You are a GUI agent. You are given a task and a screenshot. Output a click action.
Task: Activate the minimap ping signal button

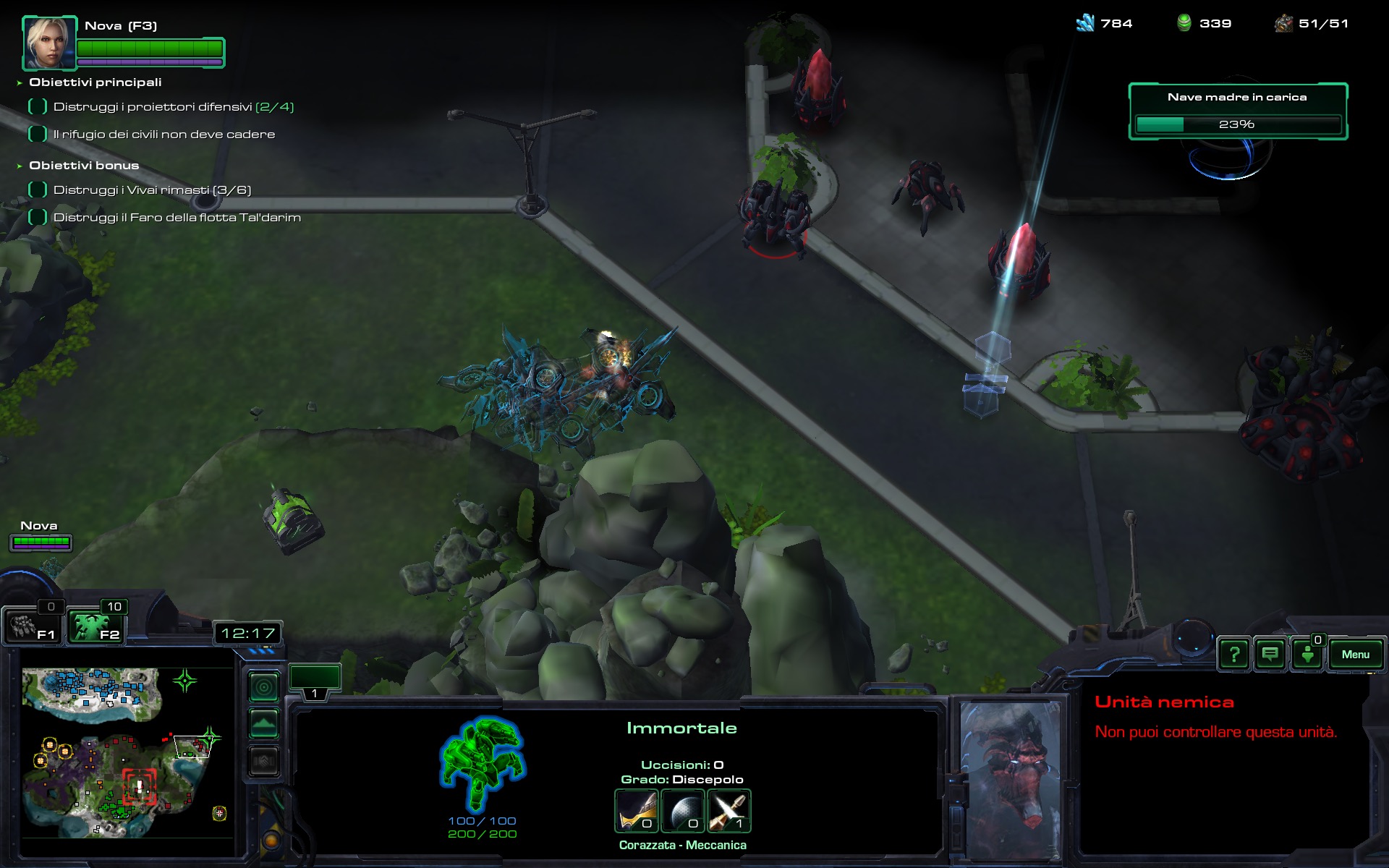click(264, 686)
